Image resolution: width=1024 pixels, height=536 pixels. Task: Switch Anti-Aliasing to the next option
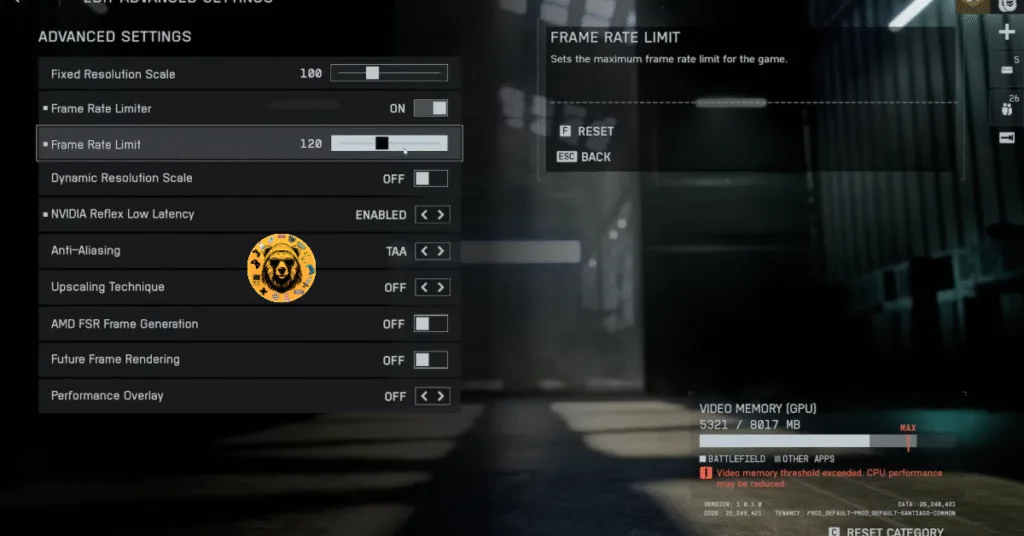441,251
